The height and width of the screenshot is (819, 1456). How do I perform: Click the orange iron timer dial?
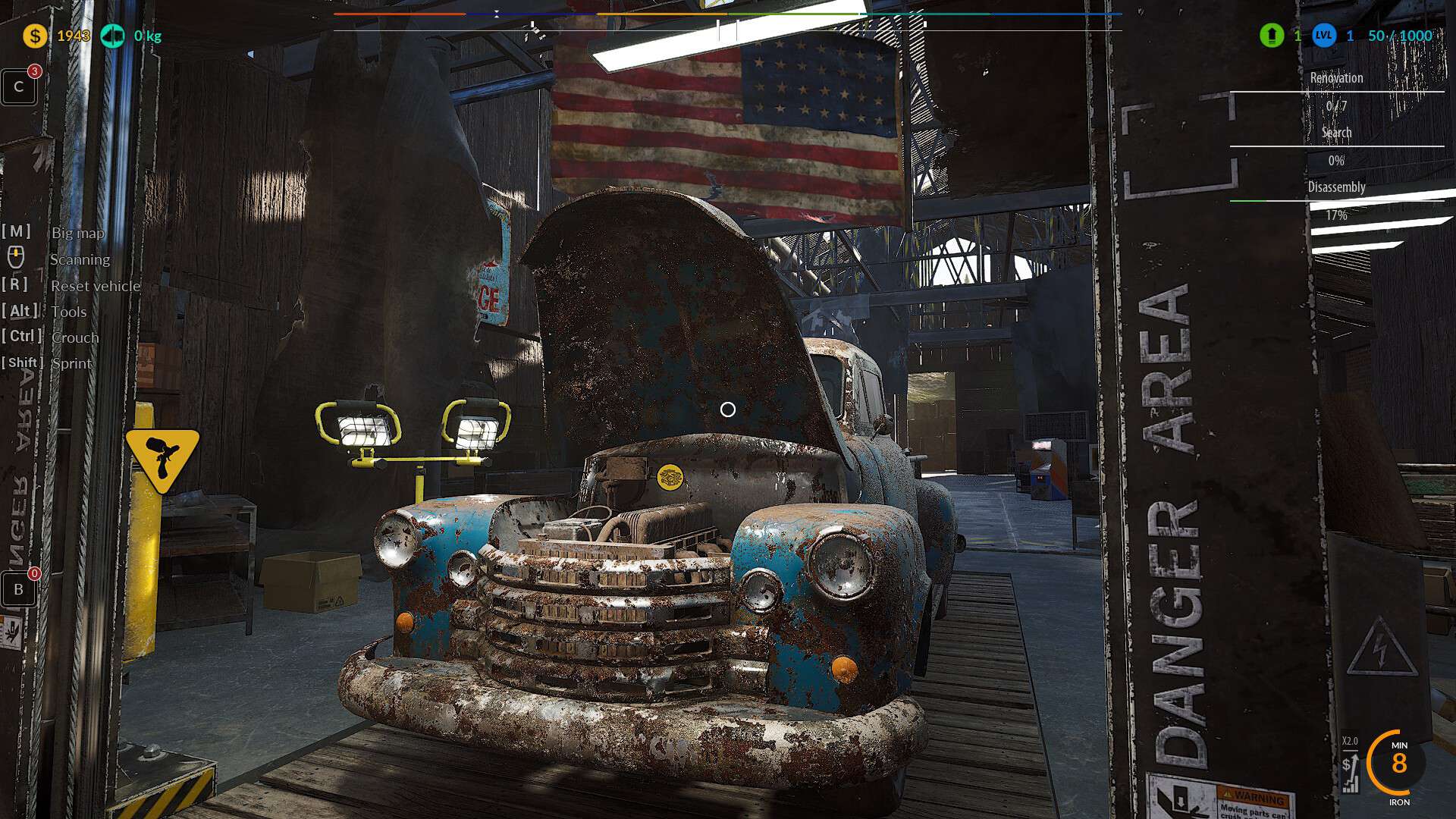pyautogui.click(x=1398, y=762)
